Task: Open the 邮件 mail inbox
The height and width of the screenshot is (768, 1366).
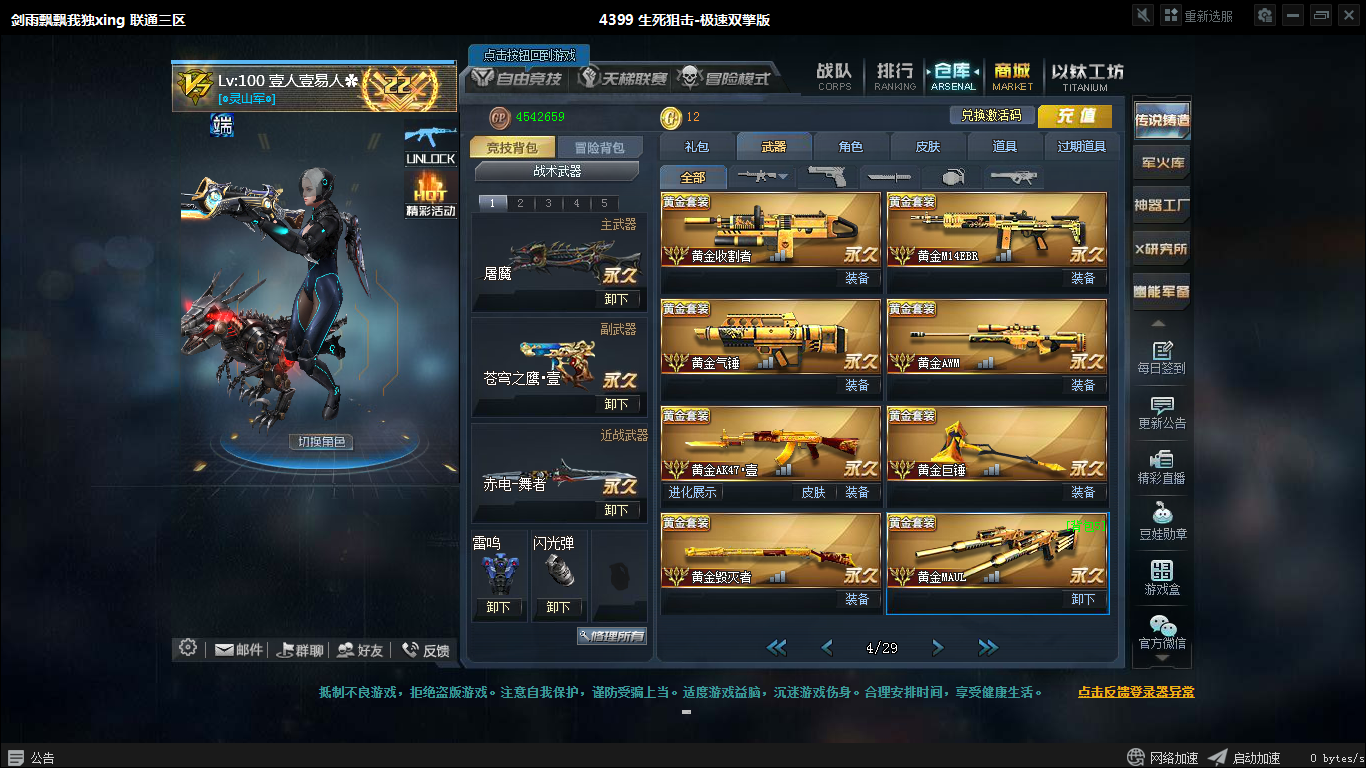Action: pyautogui.click(x=239, y=650)
